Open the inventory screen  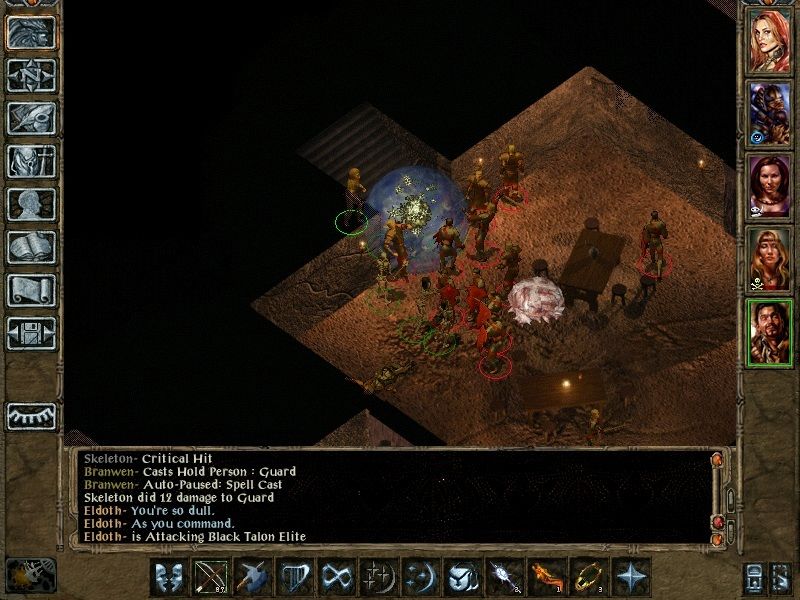[x=31, y=161]
